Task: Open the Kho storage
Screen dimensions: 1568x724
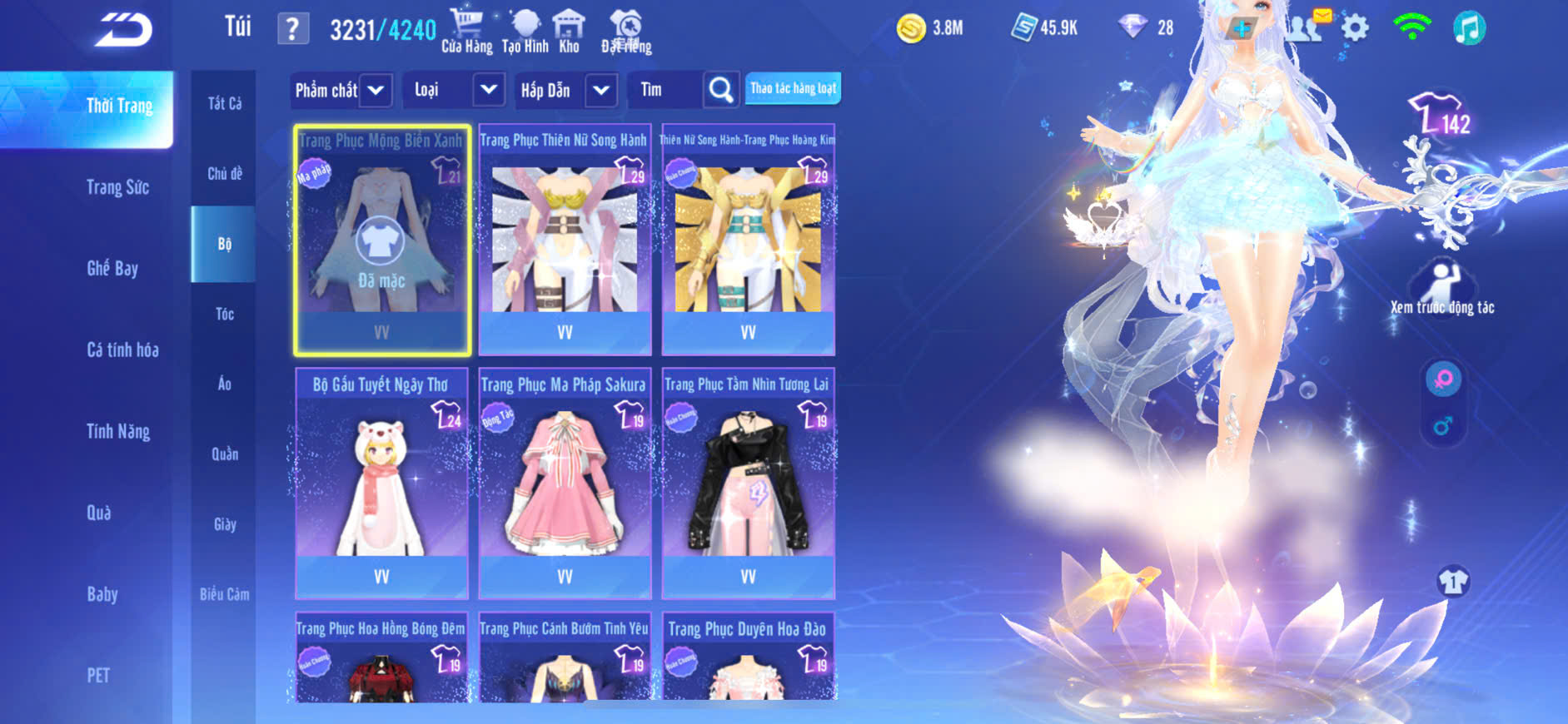Action: 569,31
